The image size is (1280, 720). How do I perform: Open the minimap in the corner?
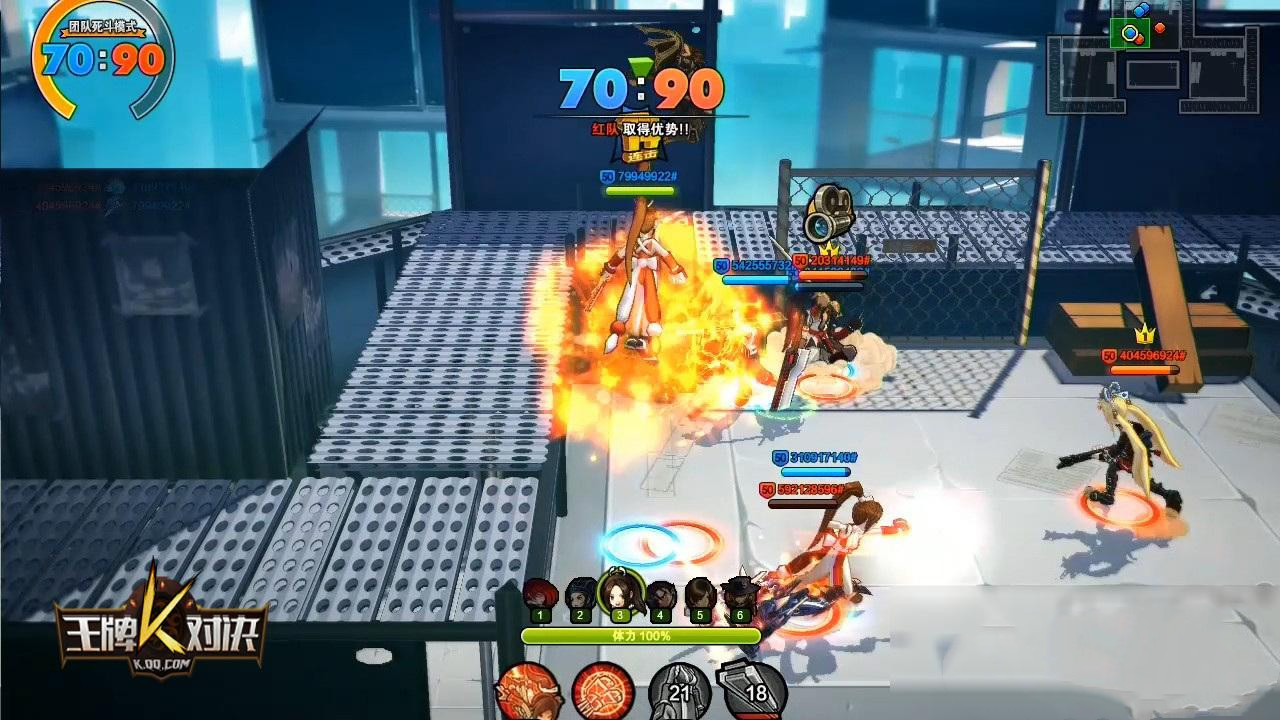(1152, 62)
